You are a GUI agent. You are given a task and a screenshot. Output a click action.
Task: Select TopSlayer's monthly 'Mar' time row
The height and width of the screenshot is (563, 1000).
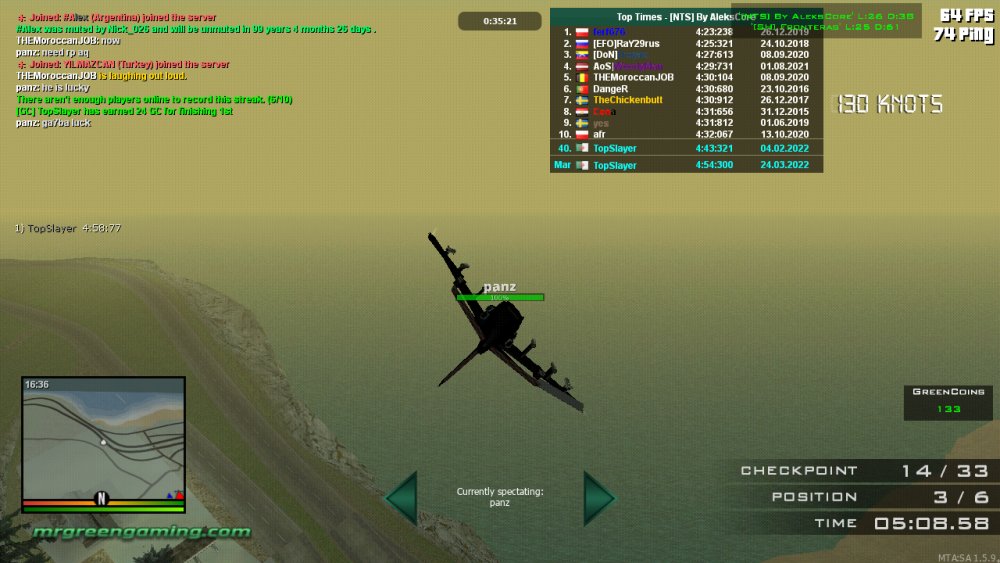pyautogui.click(x=686, y=165)
